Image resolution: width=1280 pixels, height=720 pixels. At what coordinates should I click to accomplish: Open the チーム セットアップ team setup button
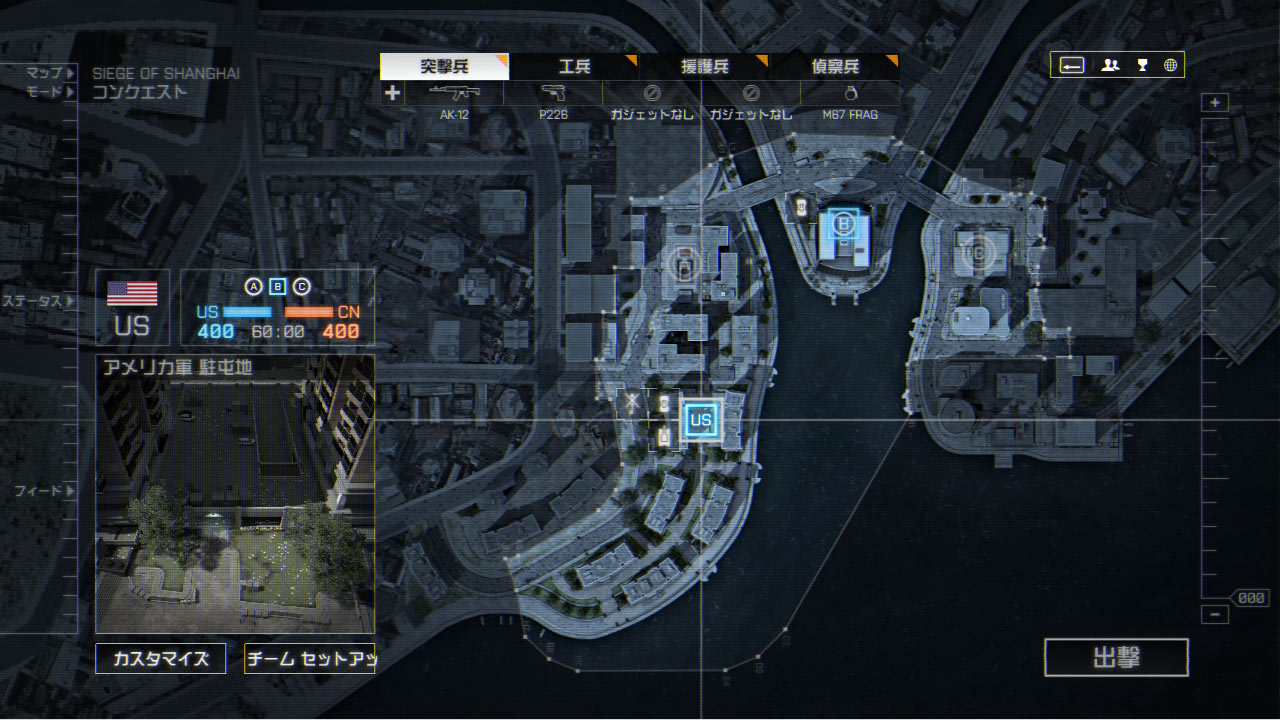click(x=310, y=659)
